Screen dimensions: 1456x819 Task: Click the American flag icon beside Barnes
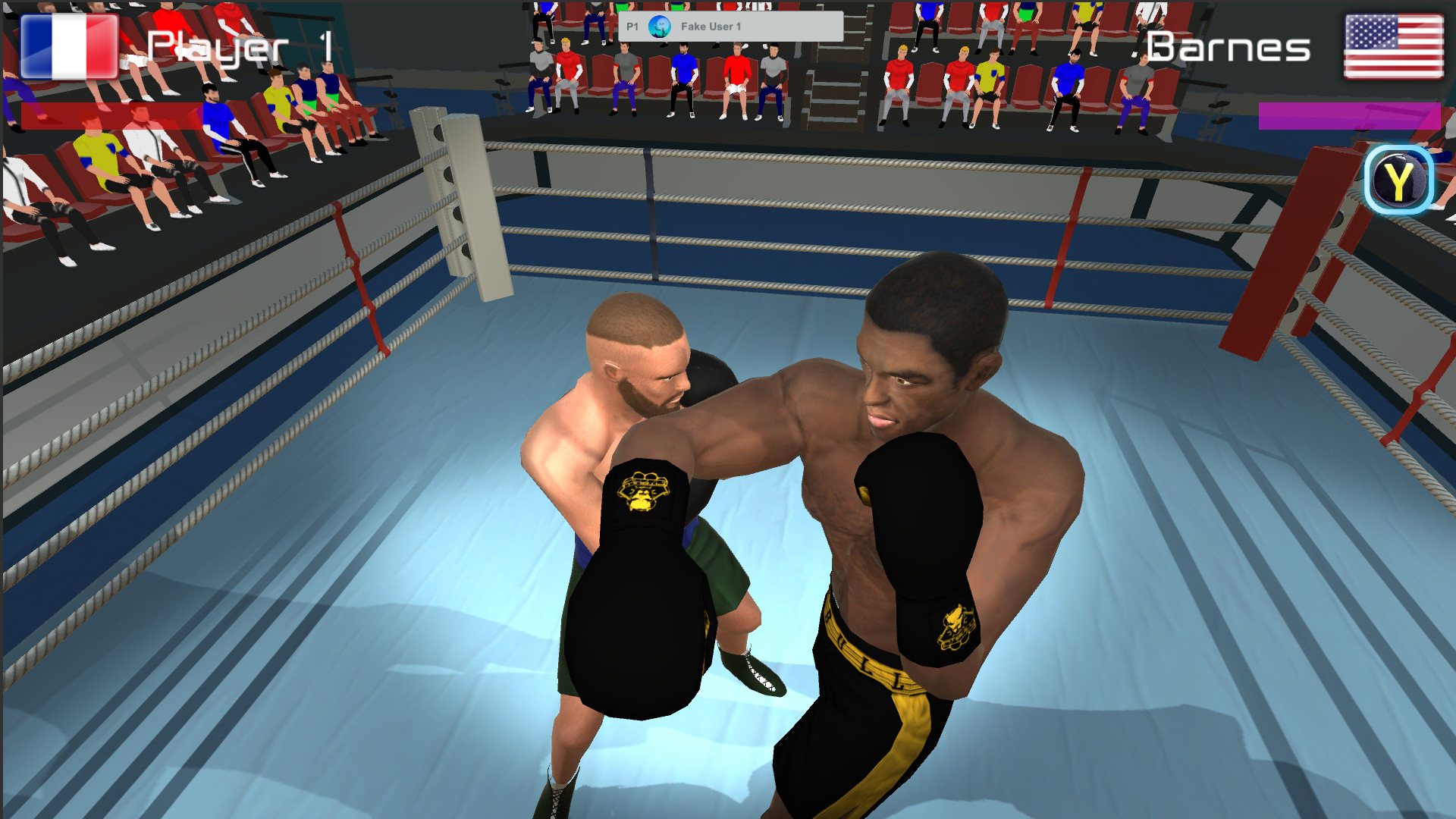(x=1393, y=46)
